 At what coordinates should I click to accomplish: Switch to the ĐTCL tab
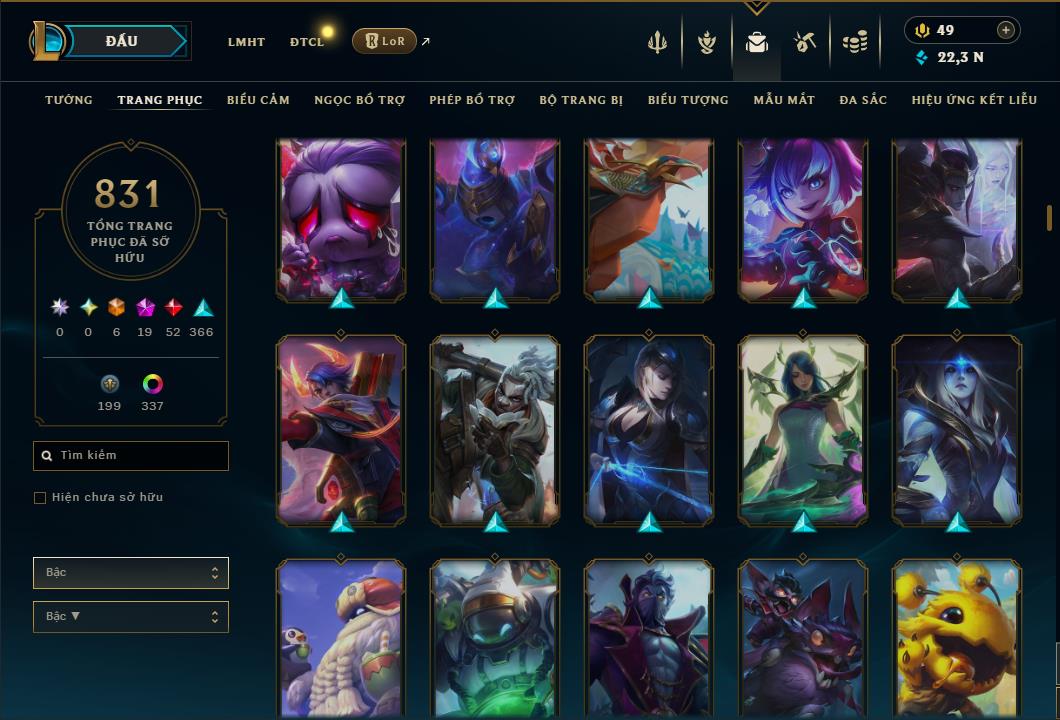coord(307,42)
